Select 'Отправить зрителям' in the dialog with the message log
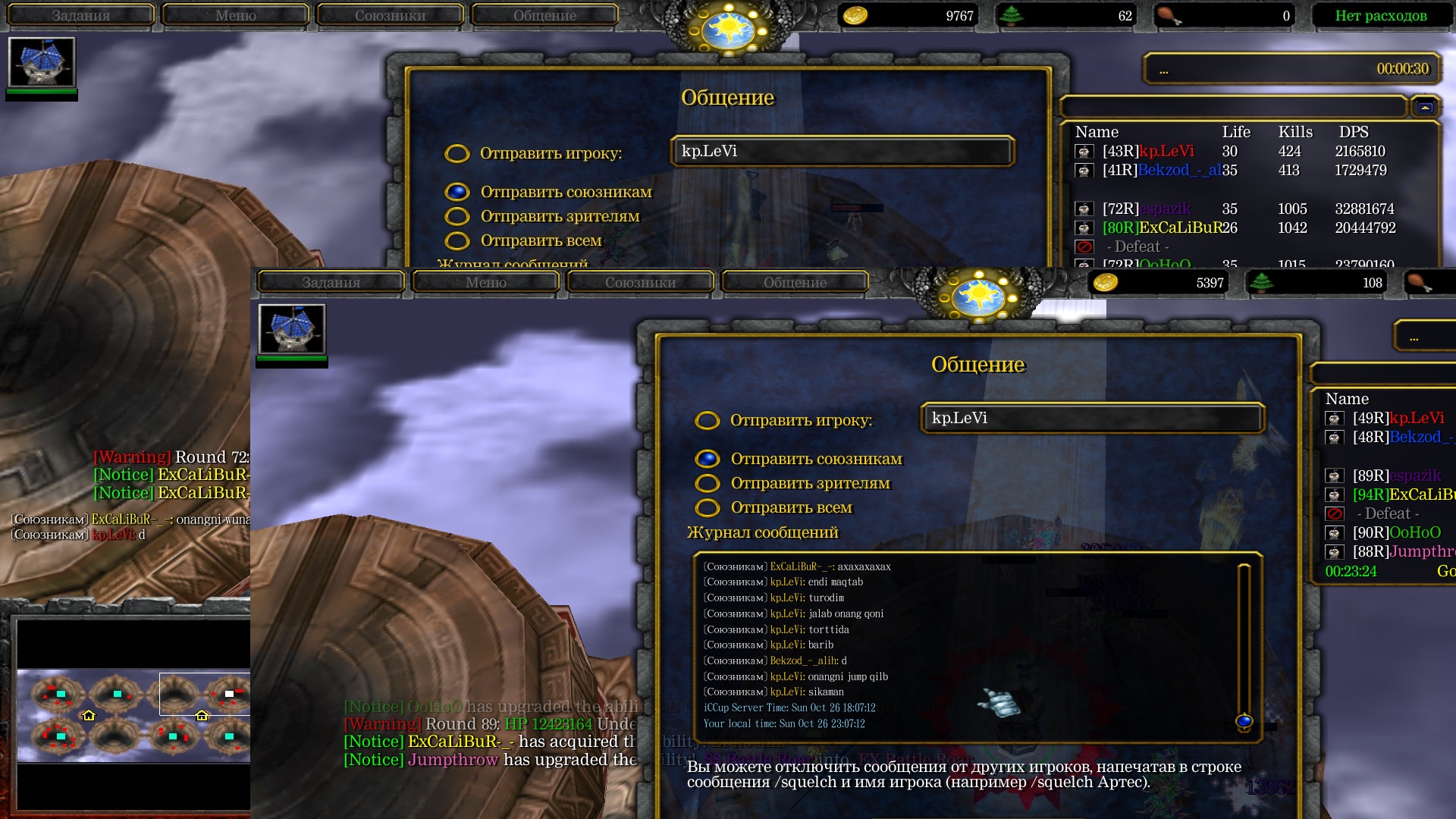 click(708, 483)
